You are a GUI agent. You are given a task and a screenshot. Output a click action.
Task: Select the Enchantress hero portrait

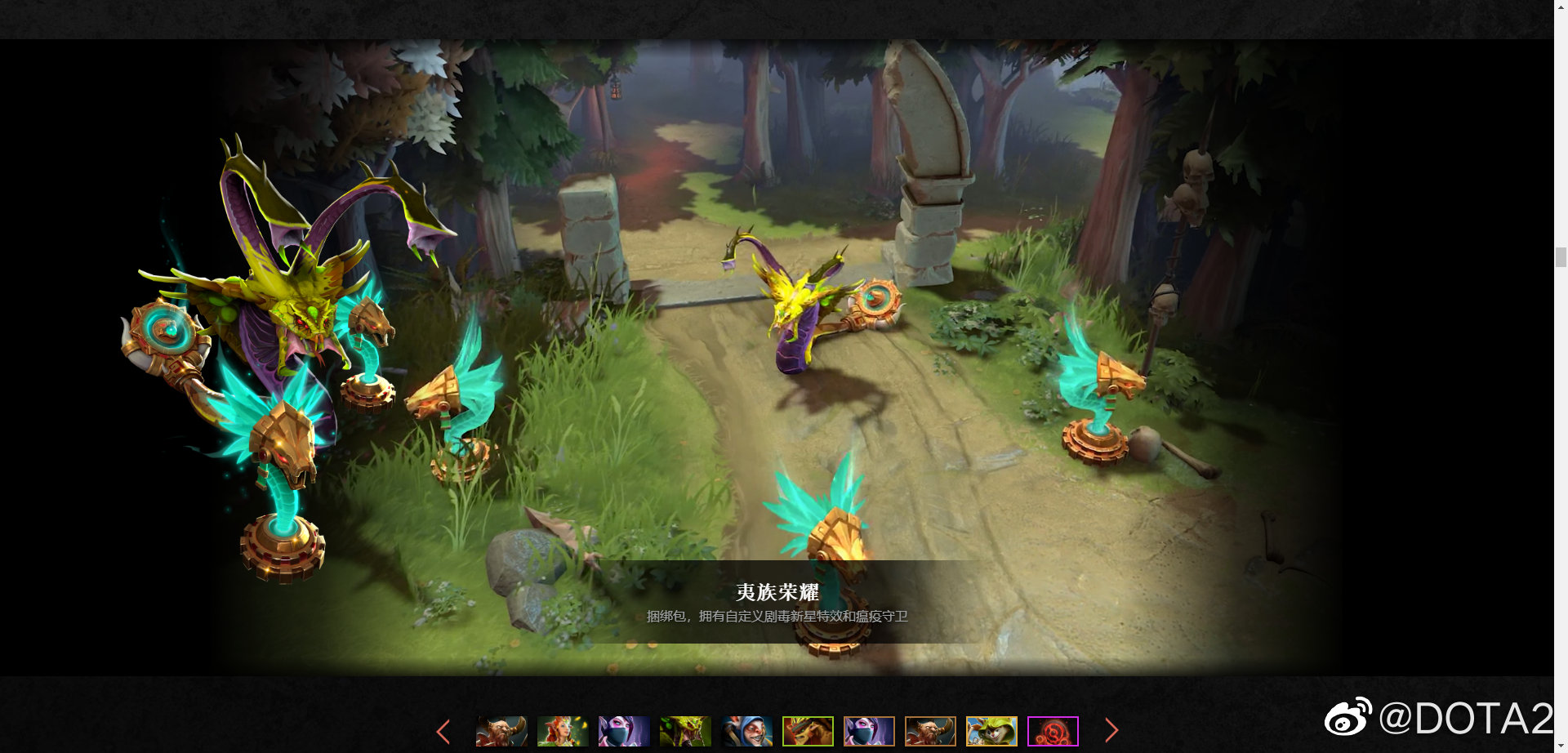coord(563,731)
